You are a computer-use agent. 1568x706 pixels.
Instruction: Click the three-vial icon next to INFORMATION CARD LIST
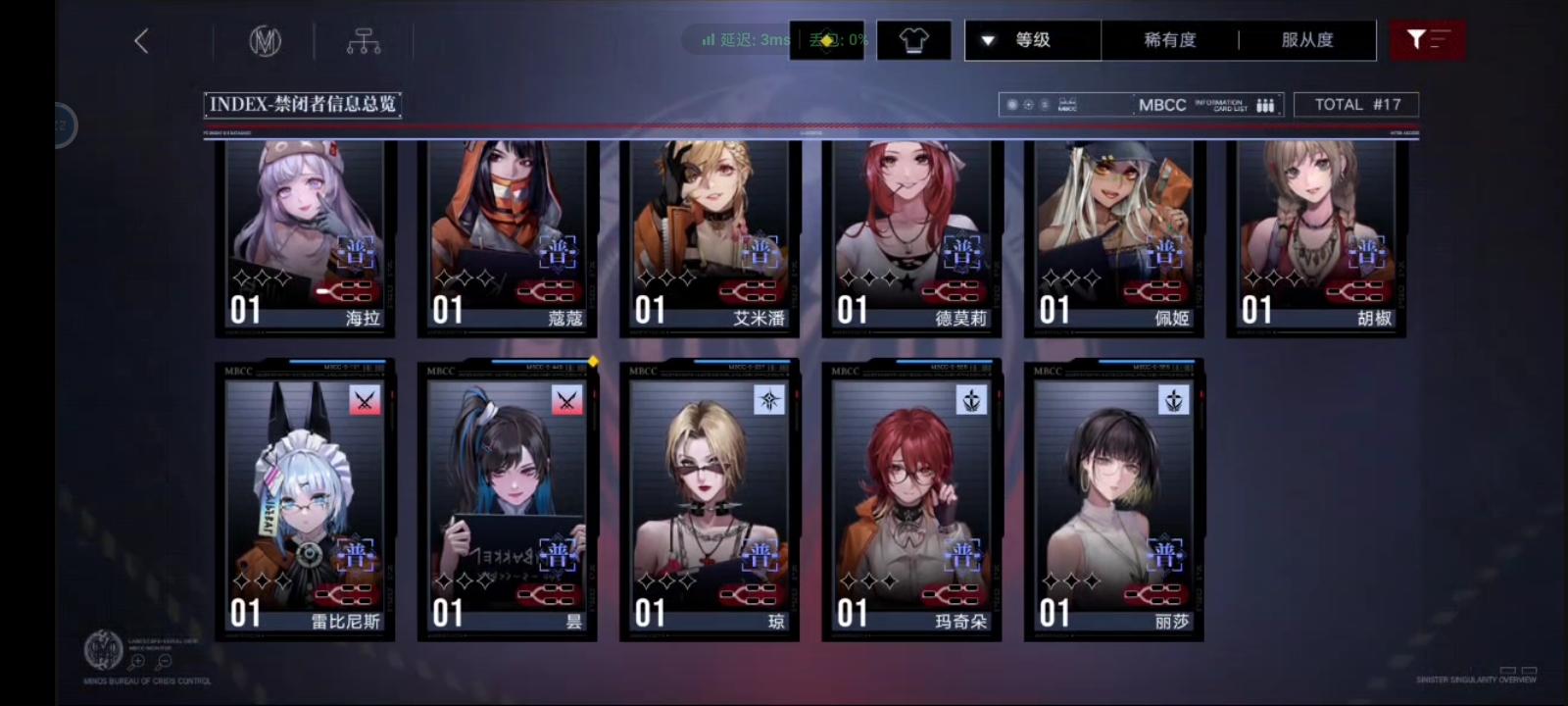click(x=1265, y=104)
